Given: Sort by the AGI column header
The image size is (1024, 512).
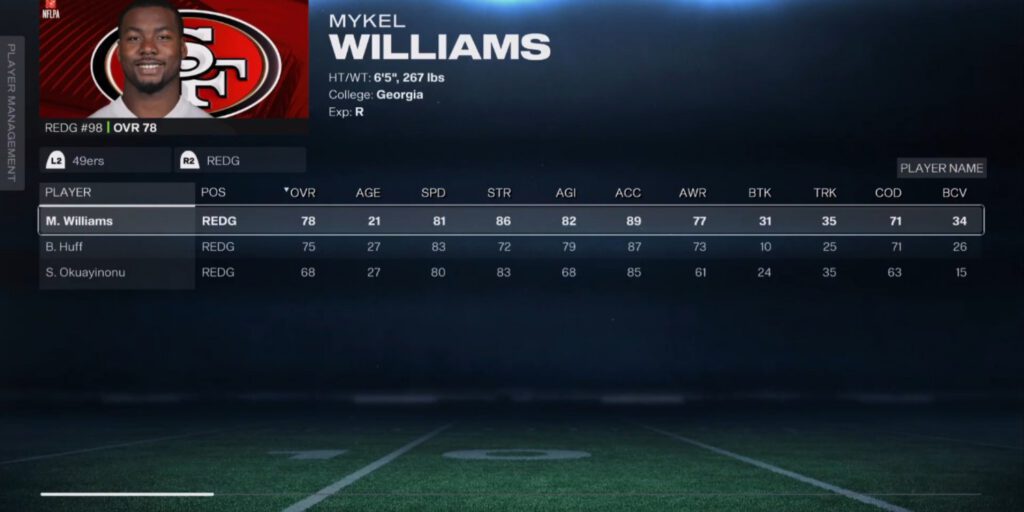Looking at the screenshot, I should click(x=563, y=192).
